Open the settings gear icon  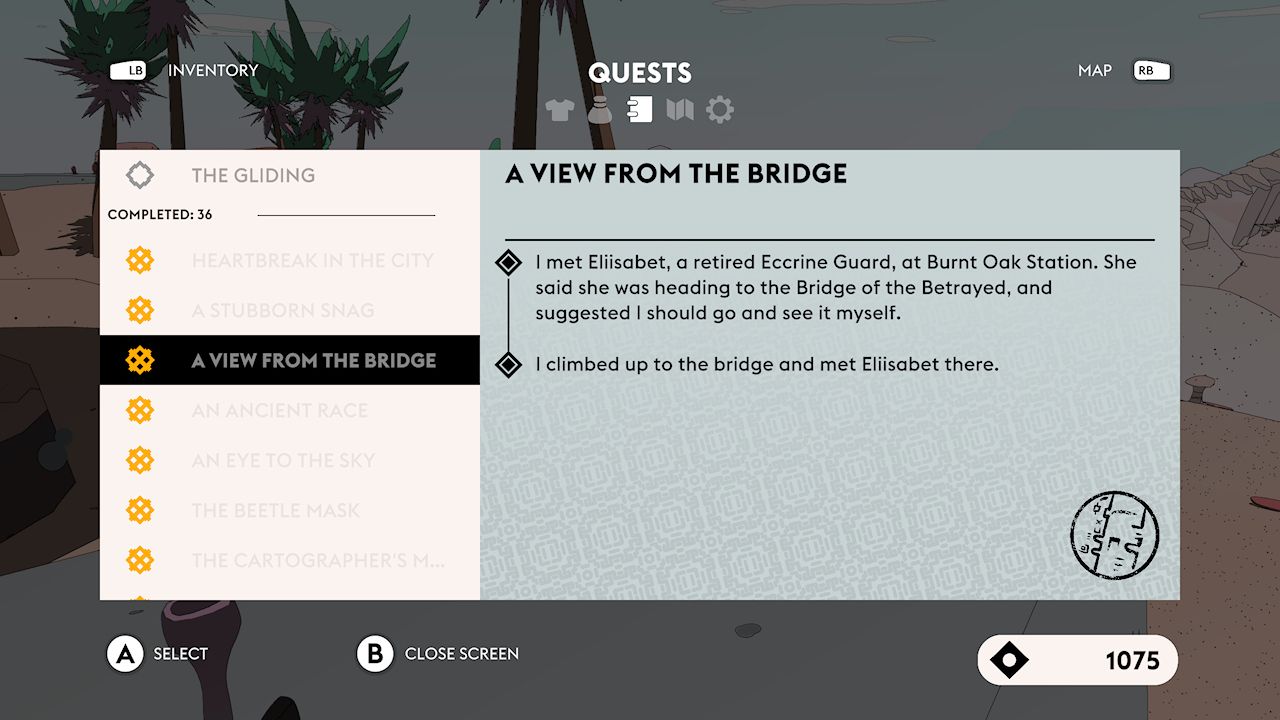click(x=719, y=110)
